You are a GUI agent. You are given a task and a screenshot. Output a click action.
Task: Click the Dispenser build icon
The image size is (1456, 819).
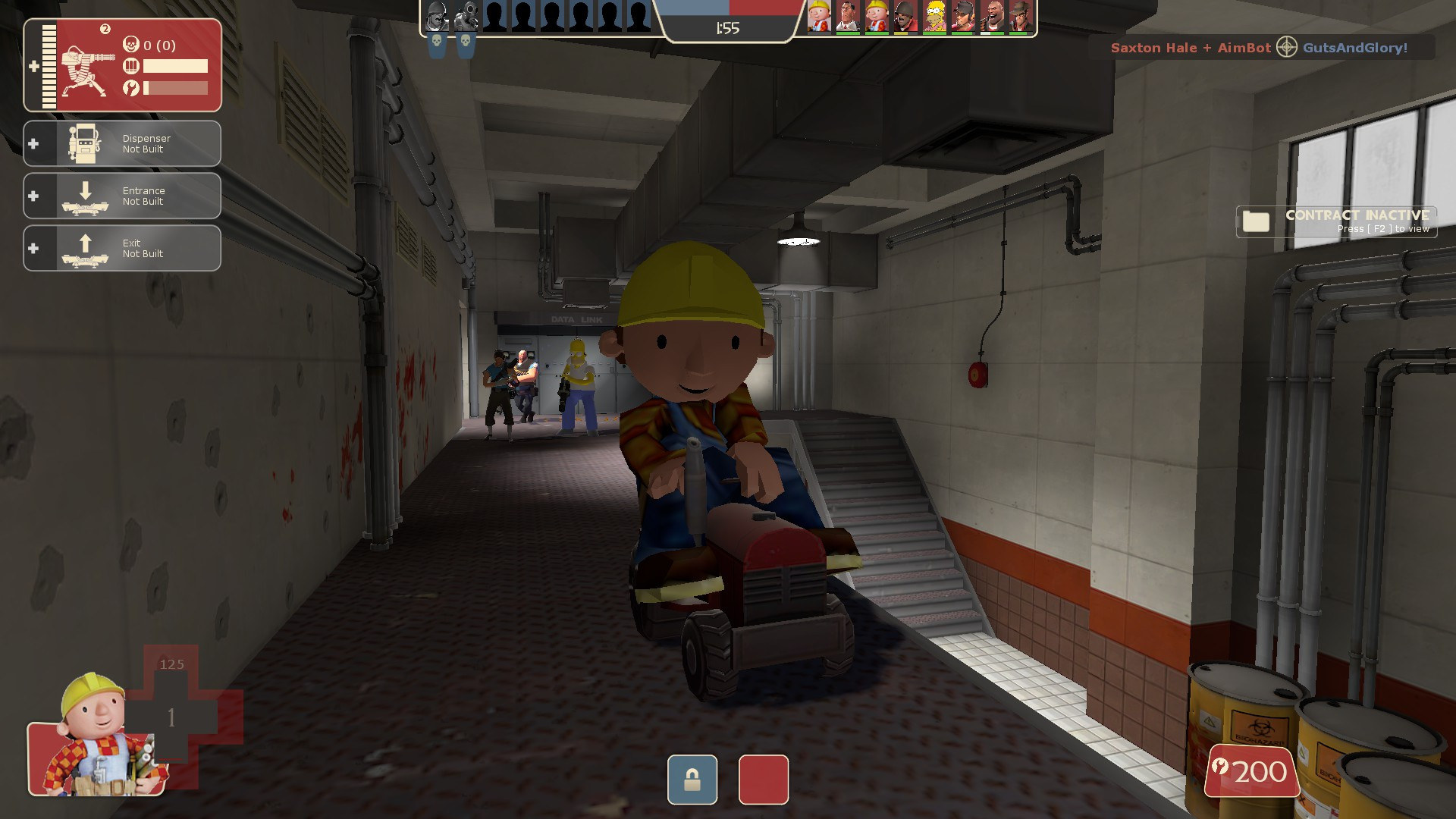83,143
